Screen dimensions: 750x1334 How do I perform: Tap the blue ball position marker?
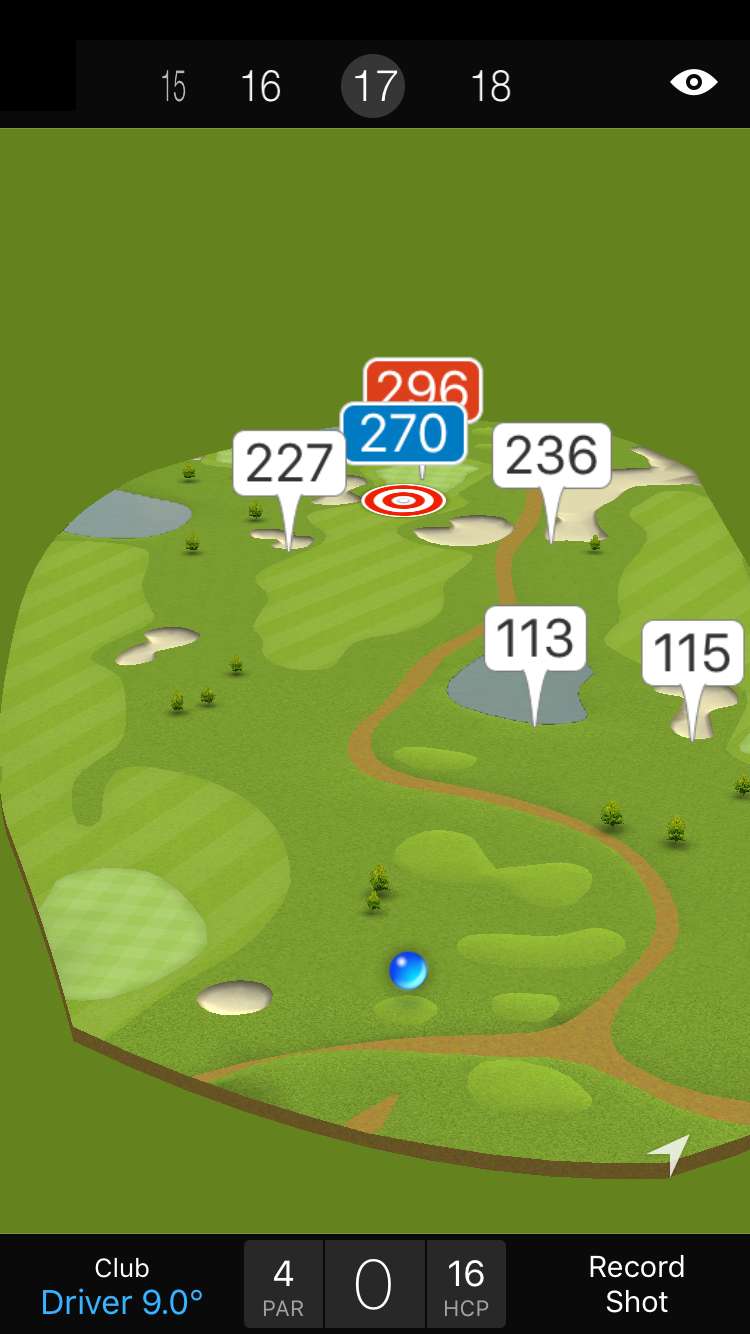click(x=408, y=970)
